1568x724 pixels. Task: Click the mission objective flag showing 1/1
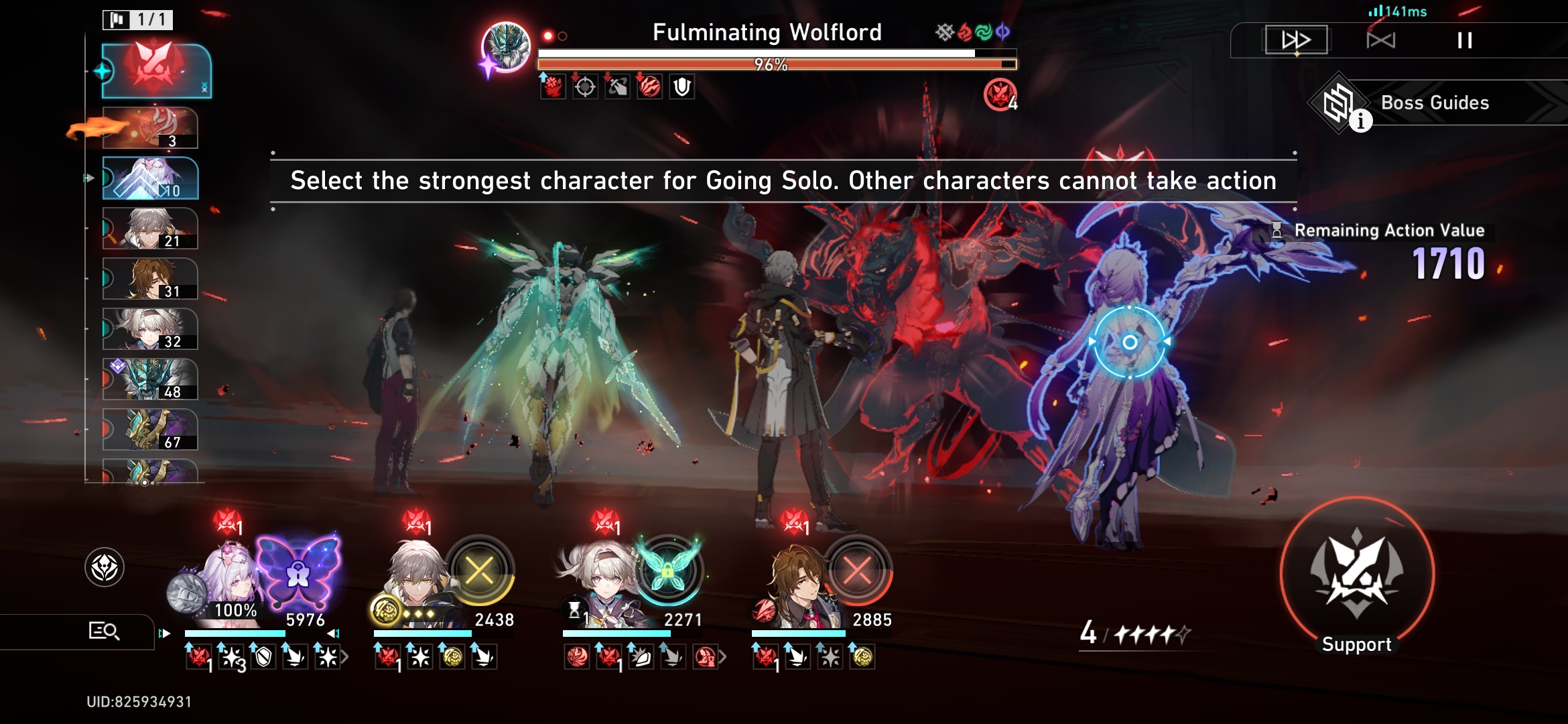[139, 20]
